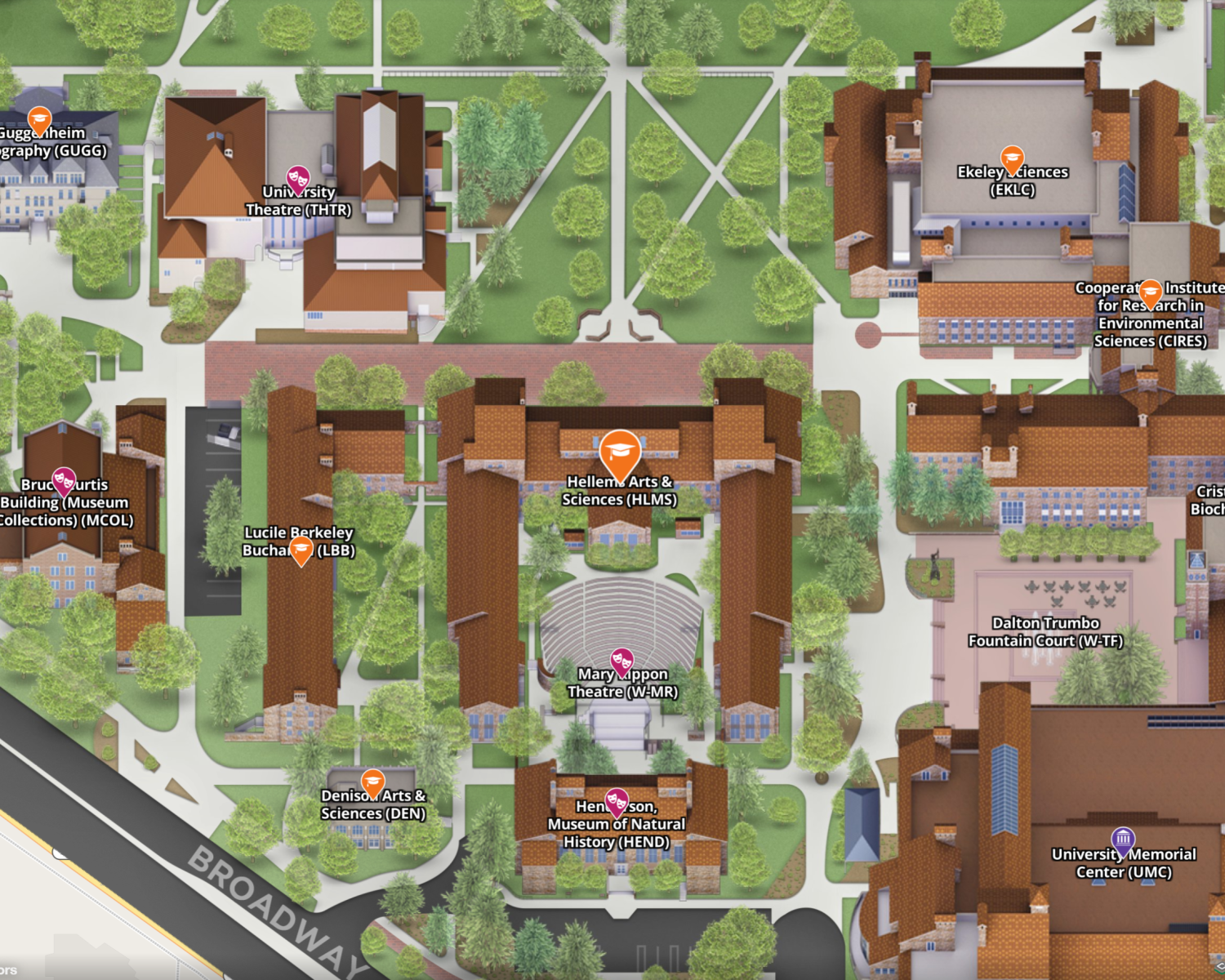Click the Bruce Curtis Museum Collections masks pin
Screen dimensions: 1225x980
pyautogui.click(x=64, y=480)
